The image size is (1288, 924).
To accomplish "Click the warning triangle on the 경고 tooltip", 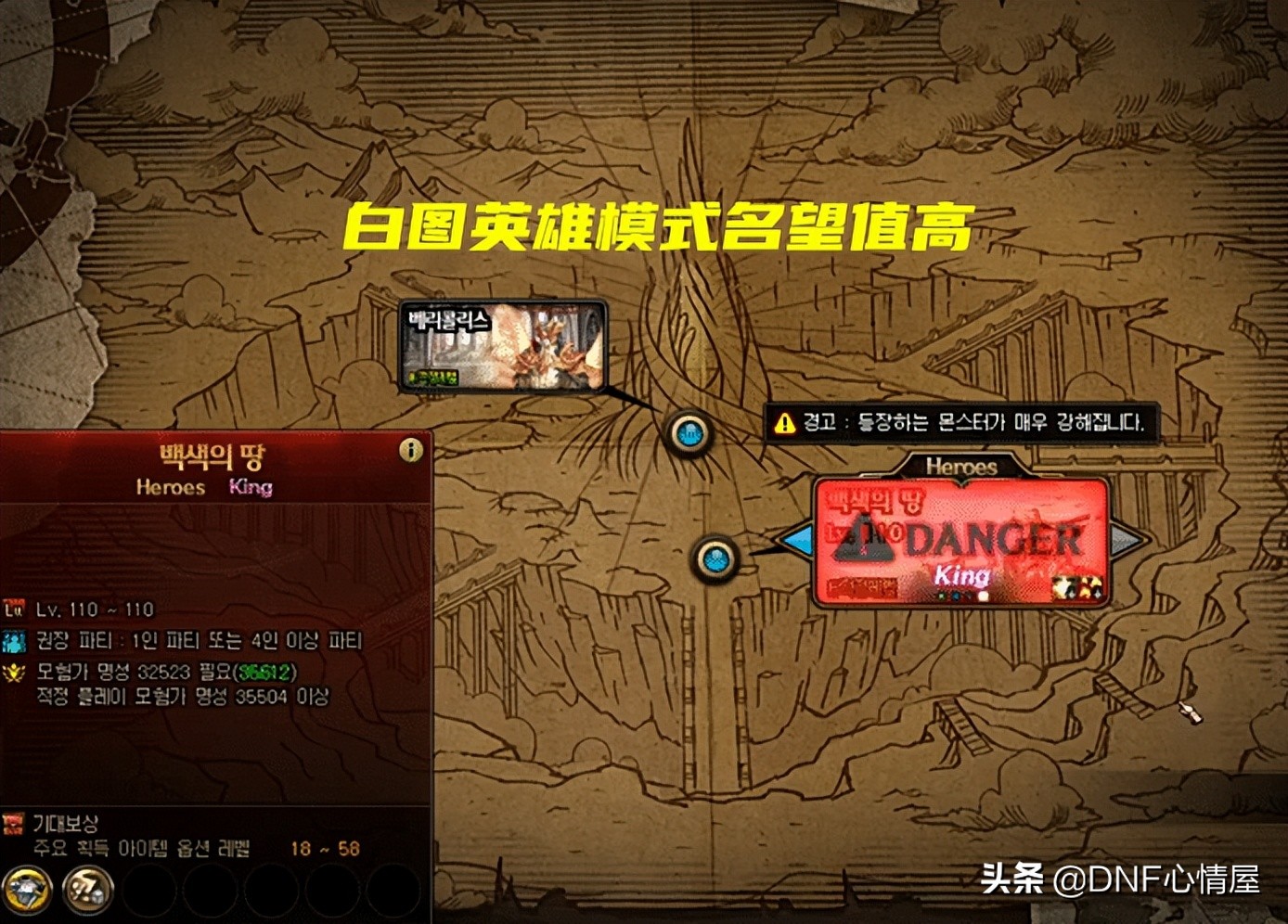I will [x=784, y=423].
